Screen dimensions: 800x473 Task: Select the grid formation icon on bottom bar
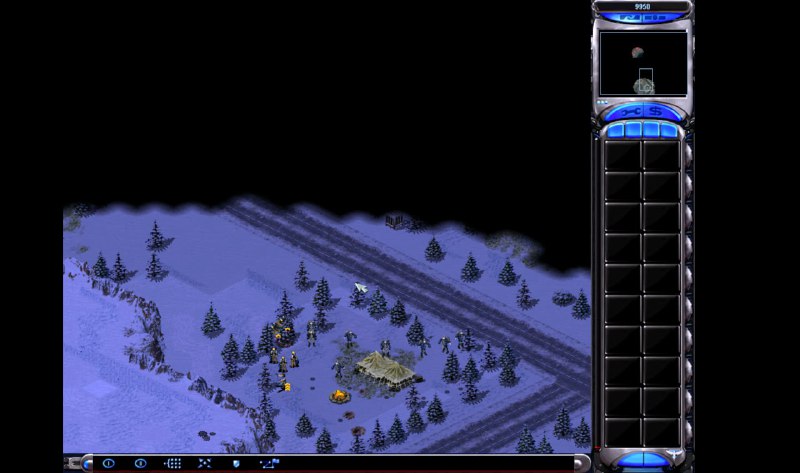click(x=172, y=463)
